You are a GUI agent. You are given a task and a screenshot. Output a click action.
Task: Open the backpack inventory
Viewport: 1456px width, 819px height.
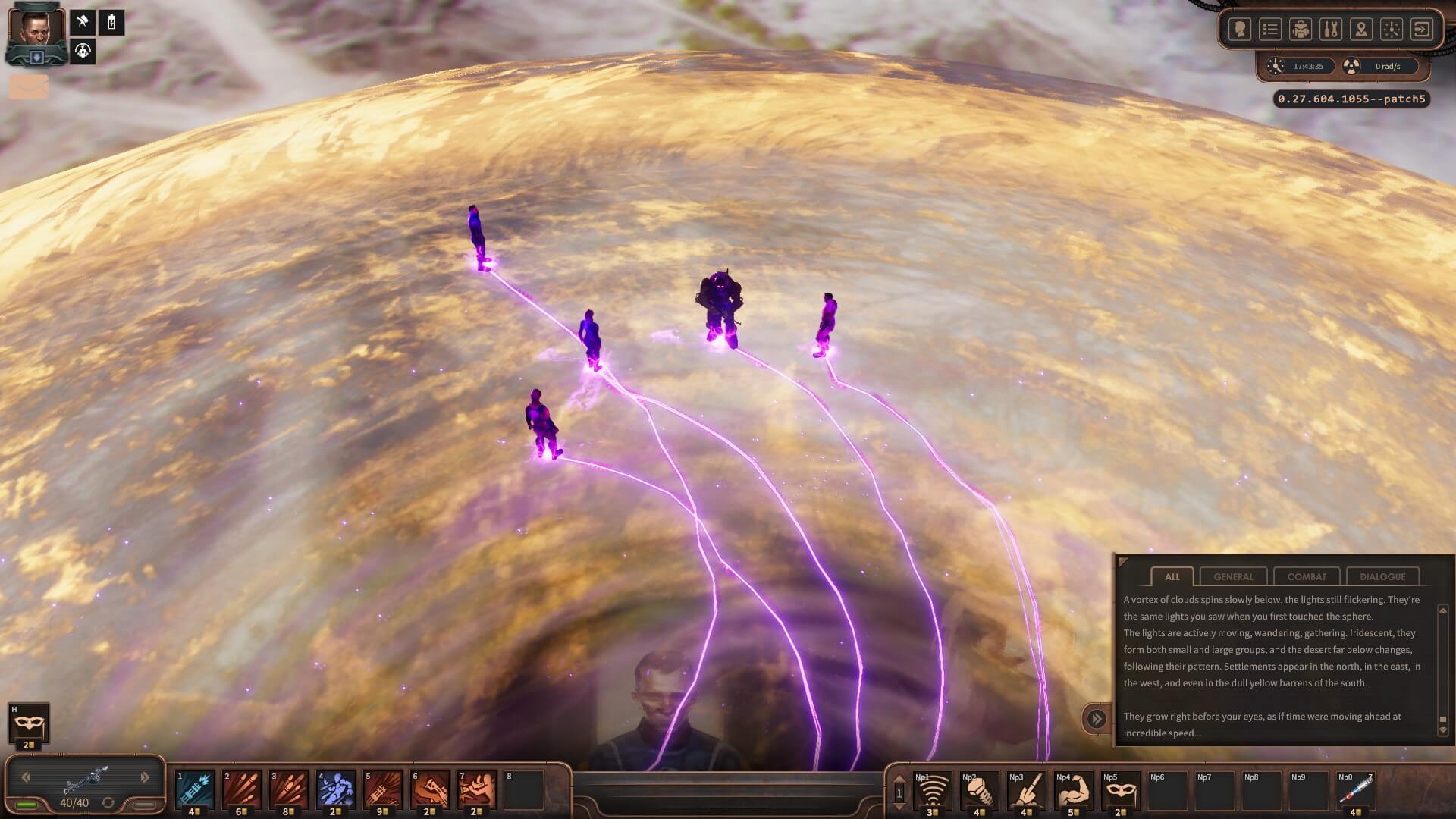(x=1301, y=30)
